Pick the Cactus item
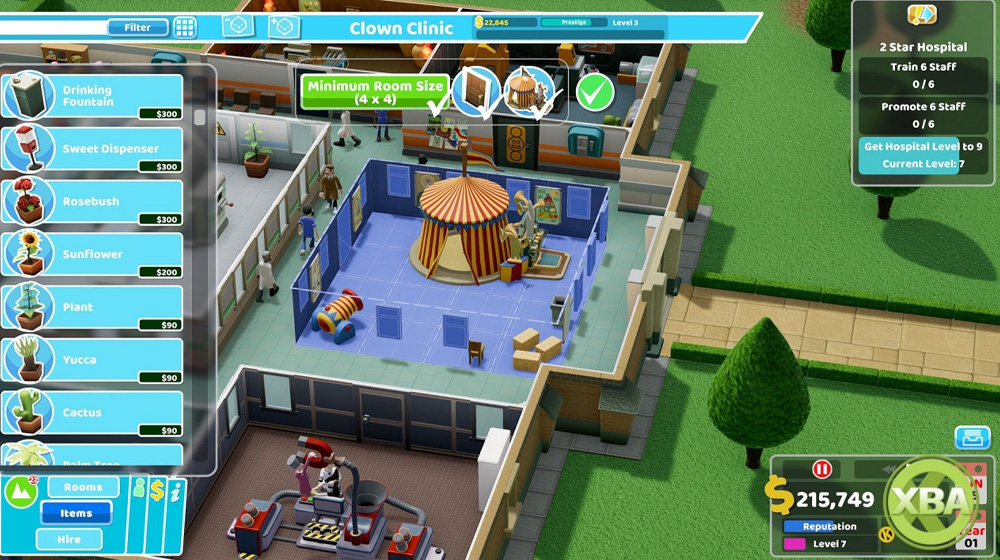 coord(93,412)
